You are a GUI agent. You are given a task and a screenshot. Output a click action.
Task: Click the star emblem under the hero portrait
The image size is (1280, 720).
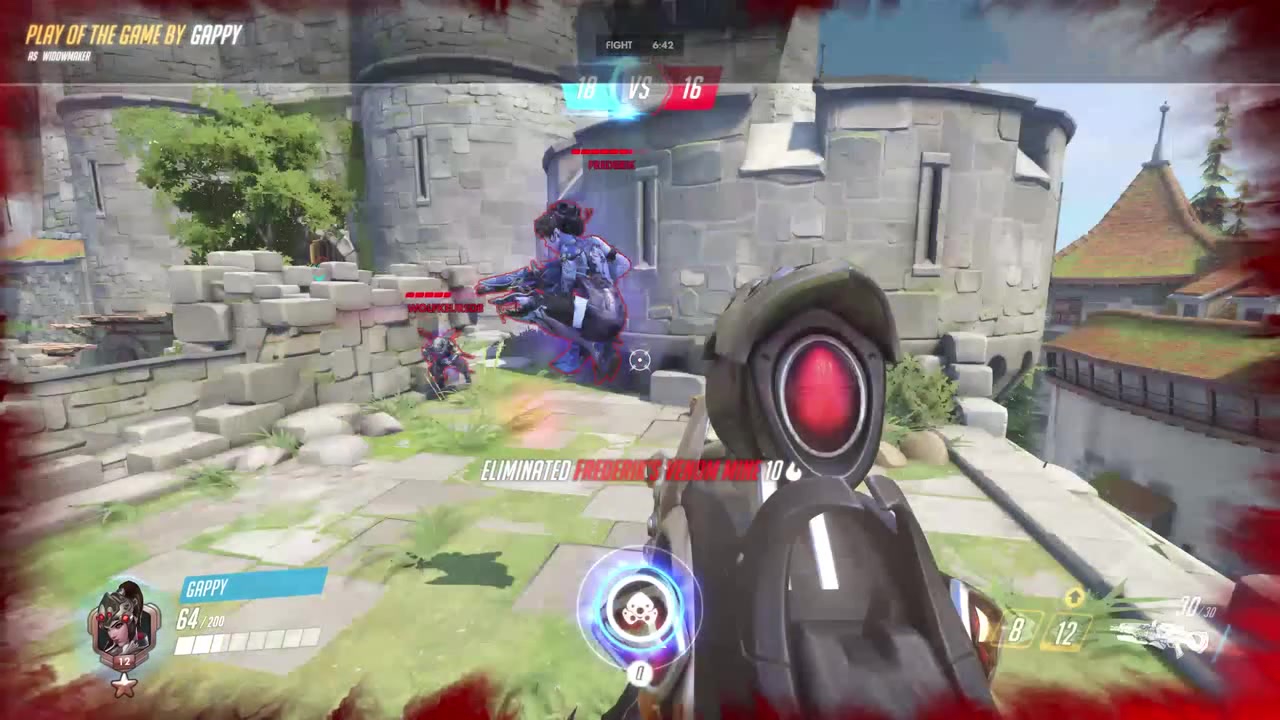pyautogui.click(x=123, y=686)
